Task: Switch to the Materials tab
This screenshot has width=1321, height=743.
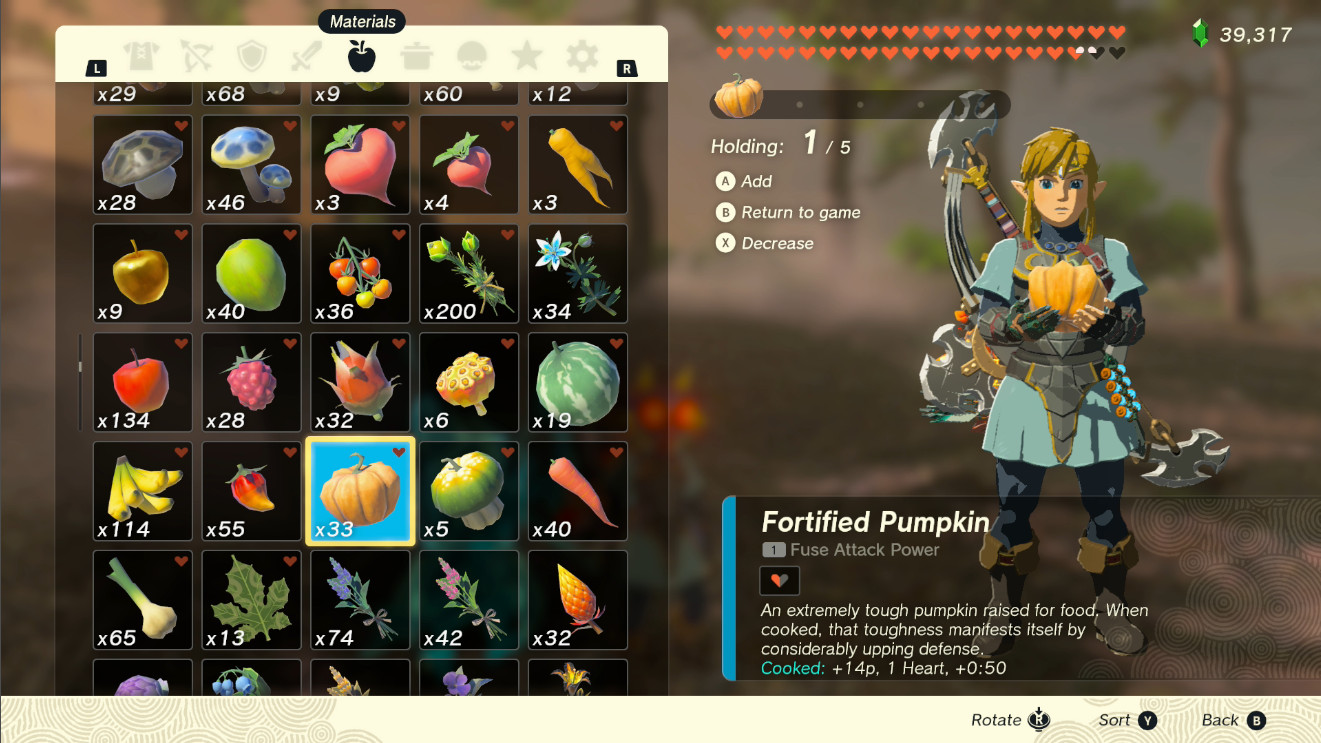Action: (x=360, y=57)
